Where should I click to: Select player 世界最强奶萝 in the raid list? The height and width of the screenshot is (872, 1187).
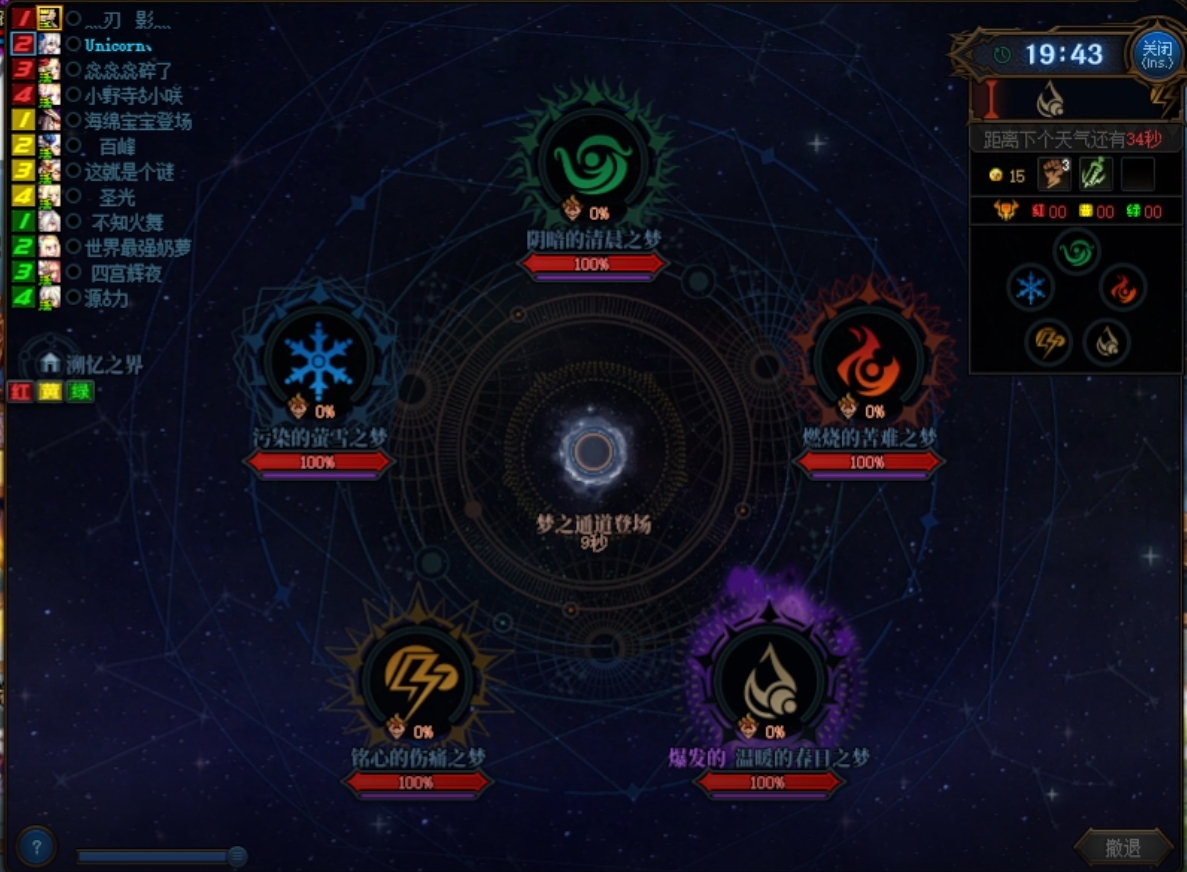[137, 247]
